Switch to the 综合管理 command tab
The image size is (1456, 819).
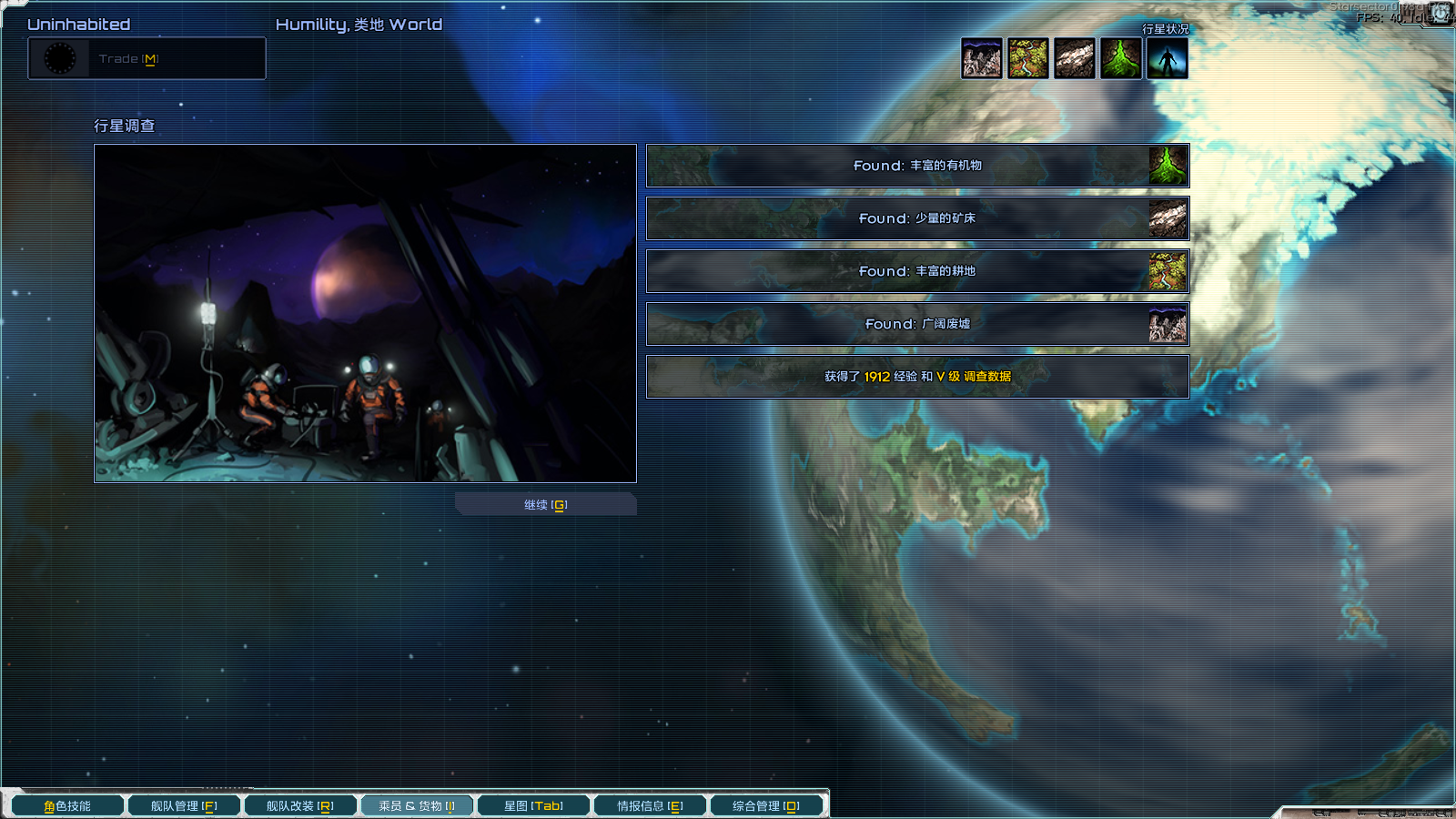(766, 806)
